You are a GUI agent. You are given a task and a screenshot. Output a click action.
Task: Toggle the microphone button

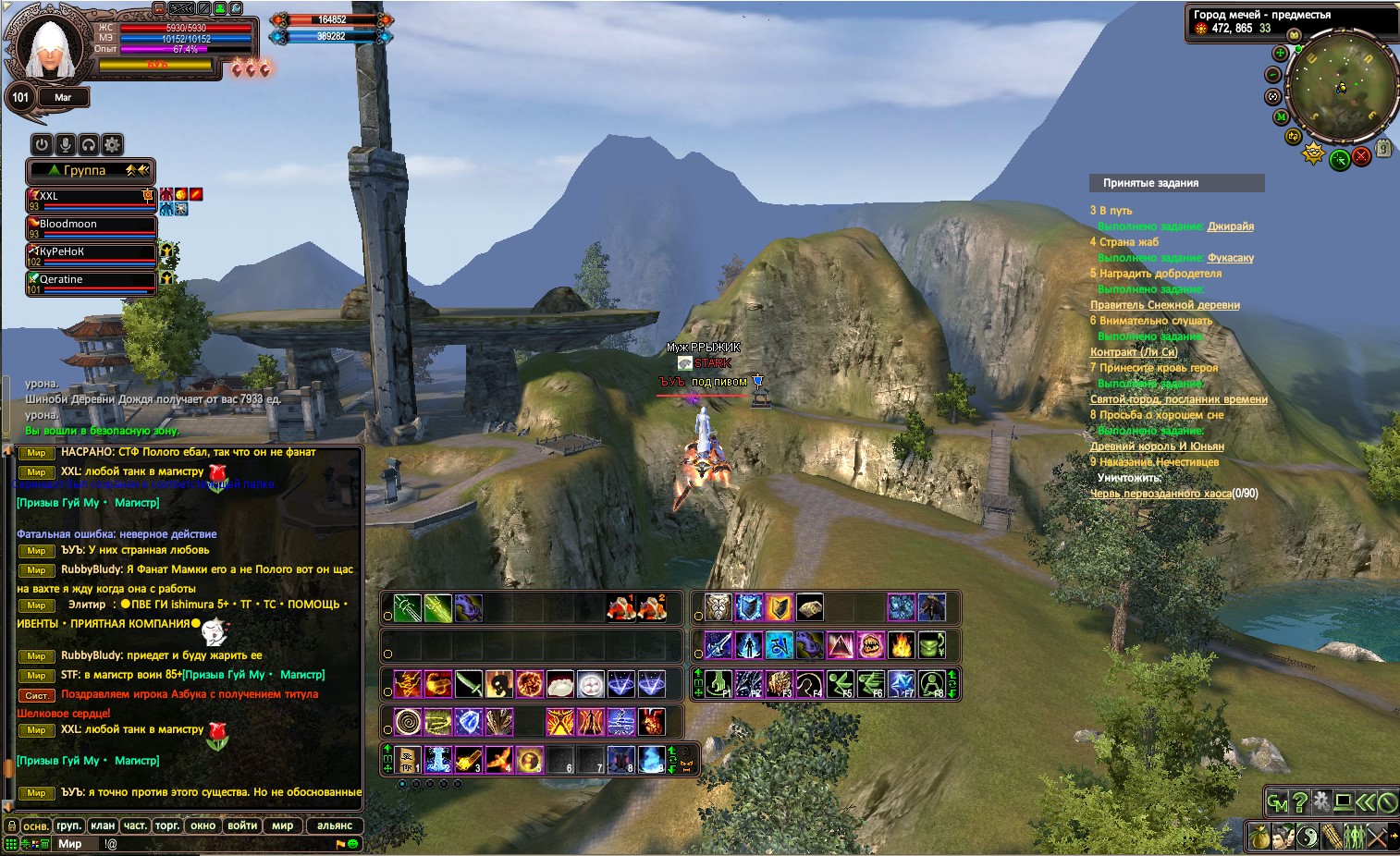[x=65, y=144]
